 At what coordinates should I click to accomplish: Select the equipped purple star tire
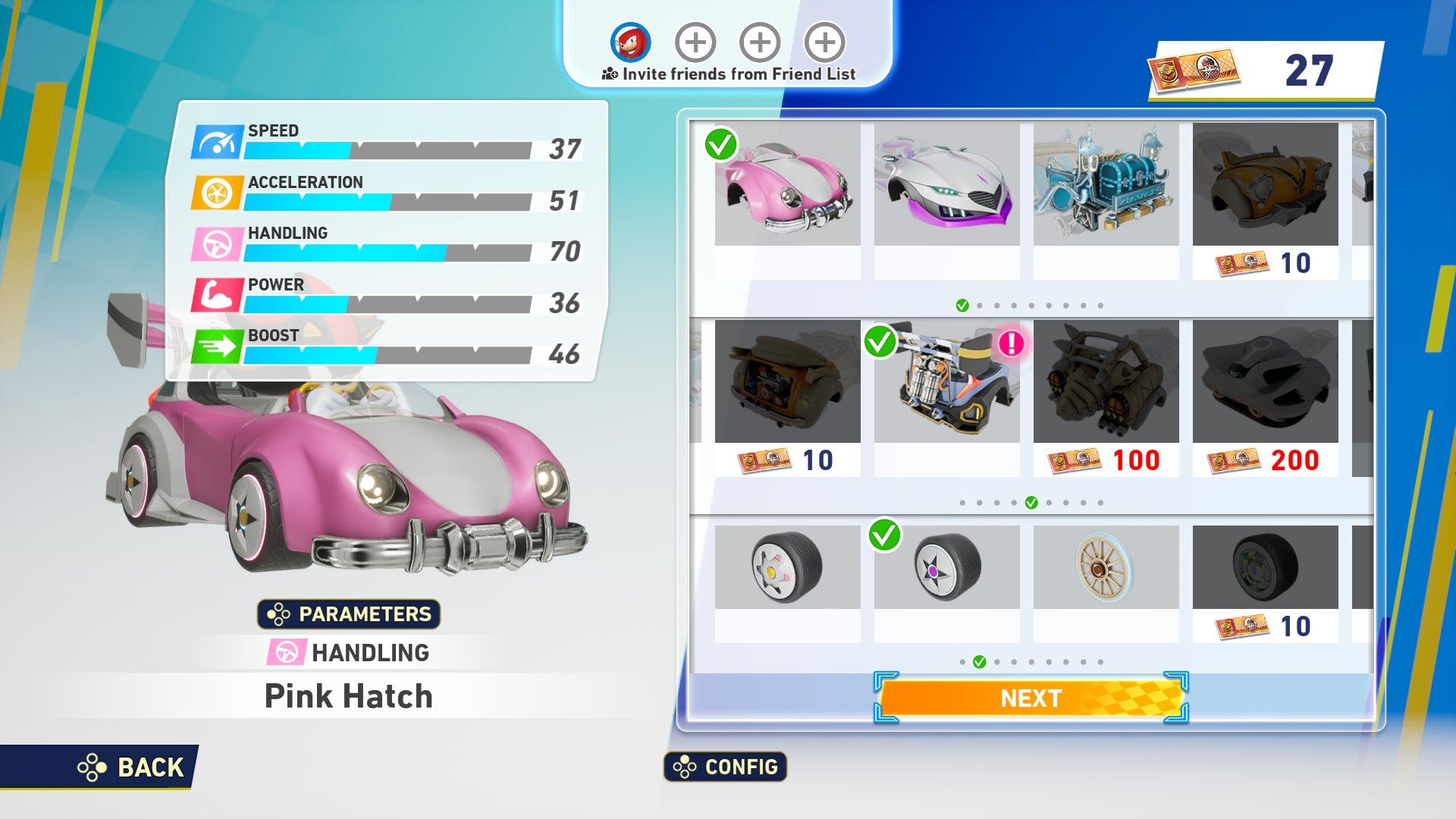(x=946, y=567)
